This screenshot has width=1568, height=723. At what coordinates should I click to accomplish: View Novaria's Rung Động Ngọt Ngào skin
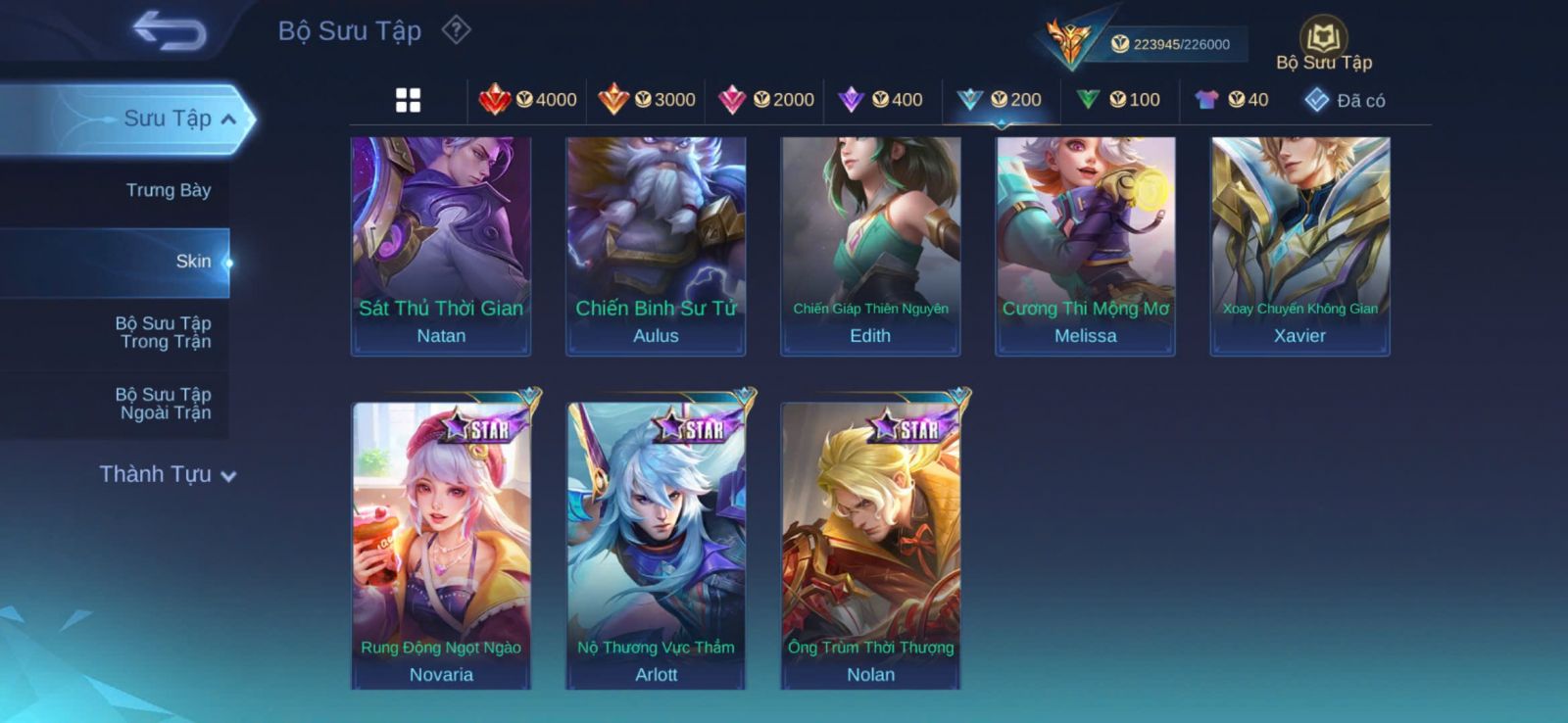[441, 544]
